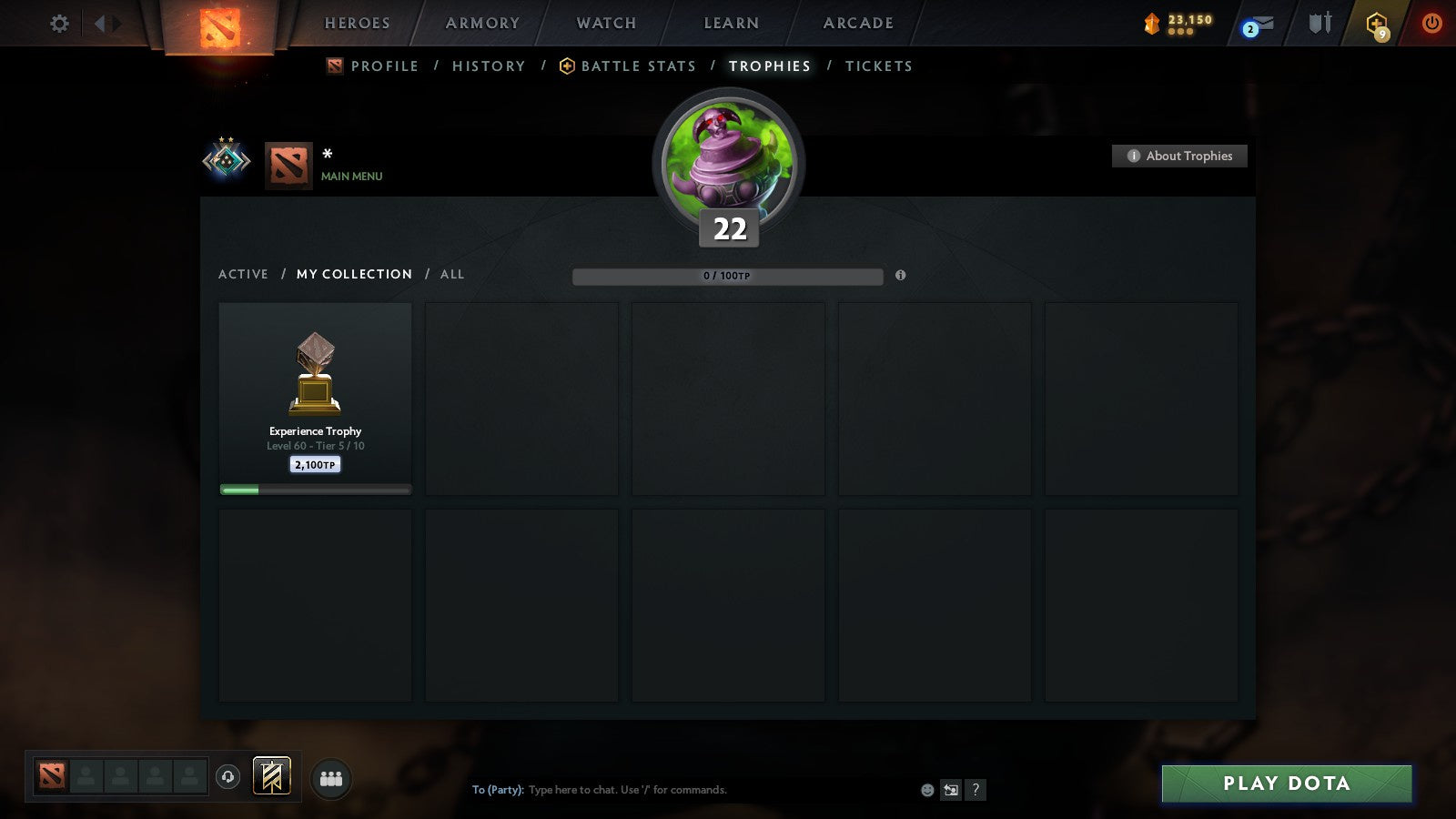Click the power button to quit Dota
The height and width of the screenshot is (819, 1456).
pos(1431,25)
